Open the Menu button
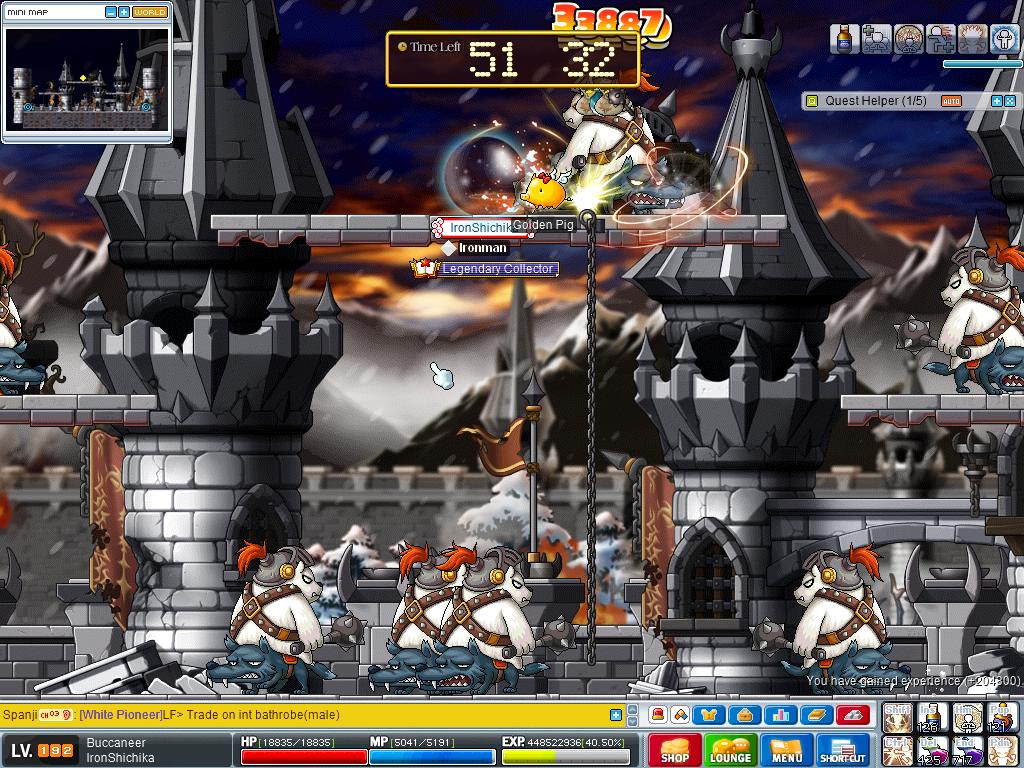 [786, 749]
